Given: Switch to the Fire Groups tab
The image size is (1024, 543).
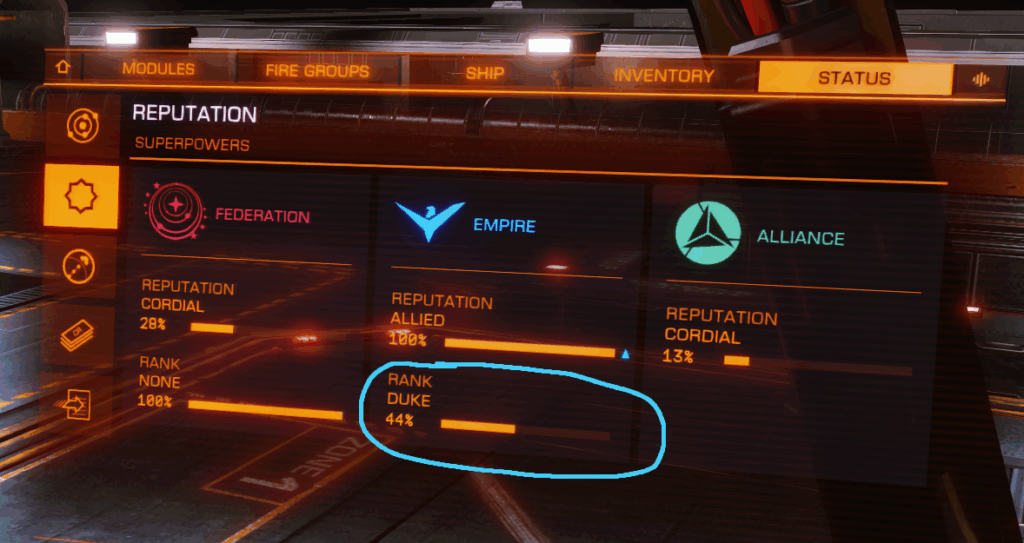Looking at the screenshot, I should point(317,71).
